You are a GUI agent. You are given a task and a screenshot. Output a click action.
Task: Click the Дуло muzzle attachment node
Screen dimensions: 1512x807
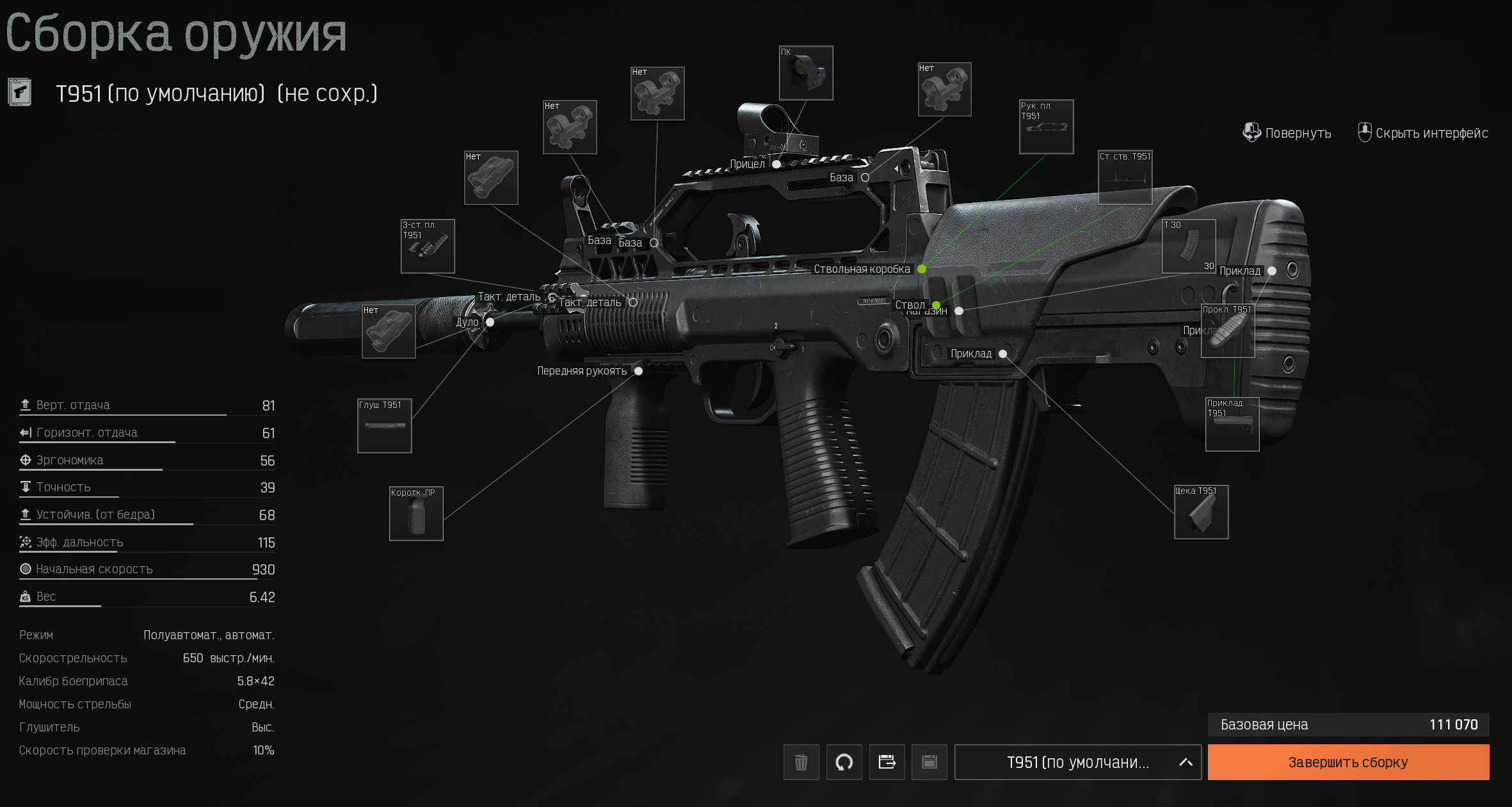pyautogui.click(x=490, y=322)
